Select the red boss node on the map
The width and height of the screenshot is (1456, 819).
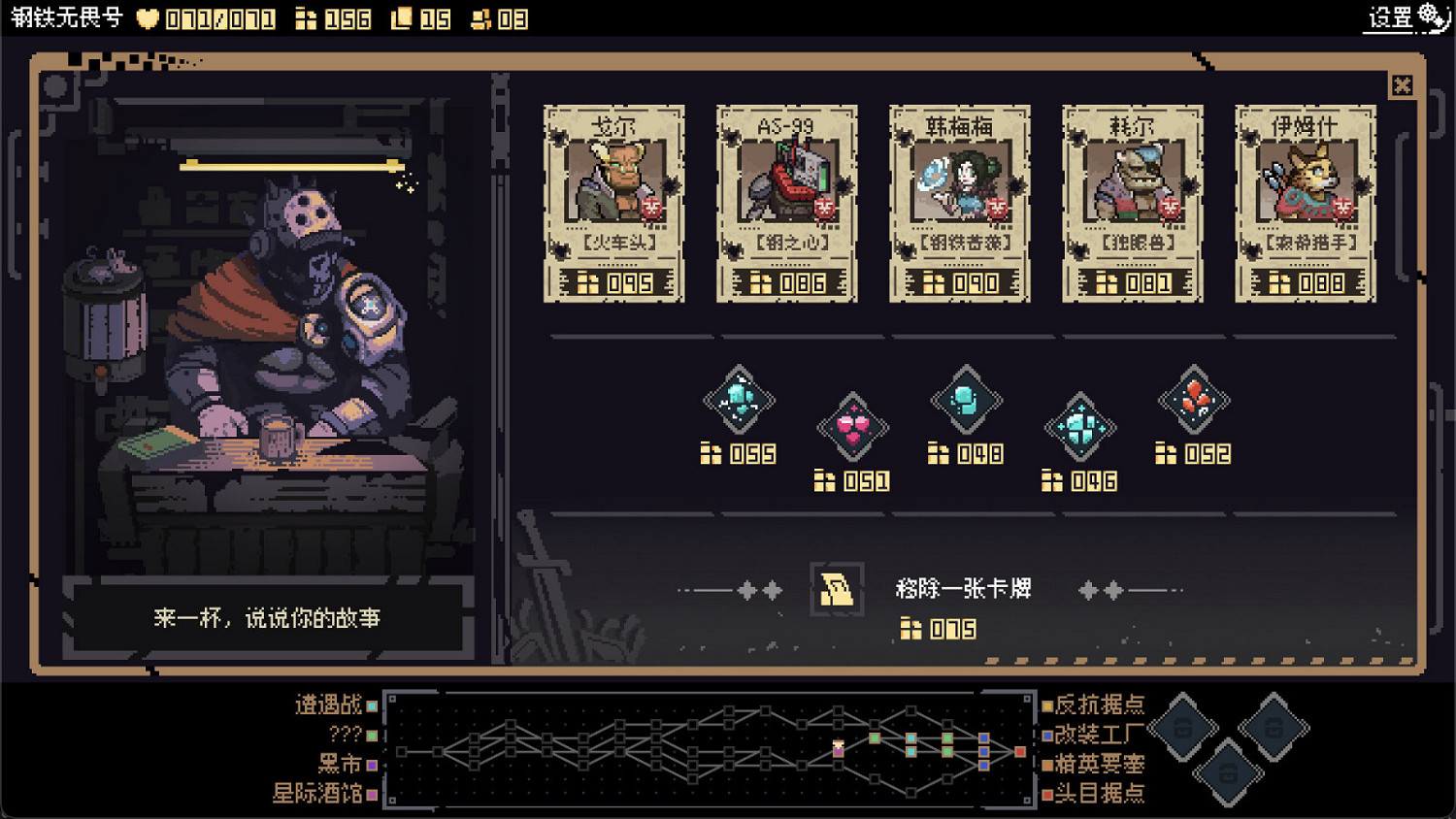(x=1020, y=750)
